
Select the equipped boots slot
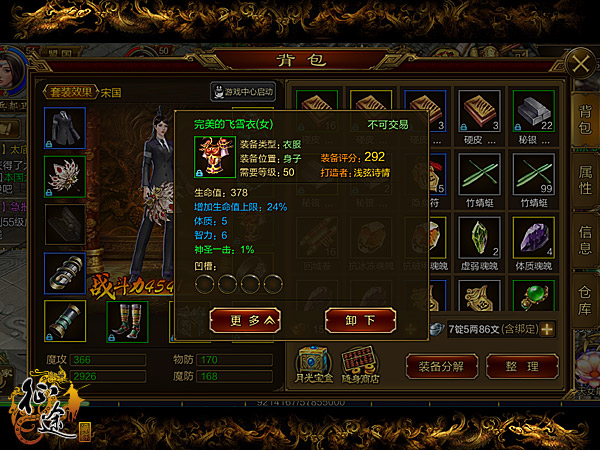click(x=127, y=320)
